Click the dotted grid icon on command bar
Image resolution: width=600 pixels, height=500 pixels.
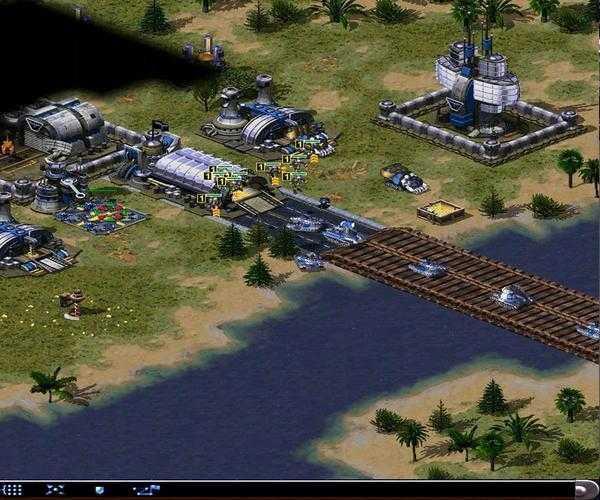coord(13,489)
